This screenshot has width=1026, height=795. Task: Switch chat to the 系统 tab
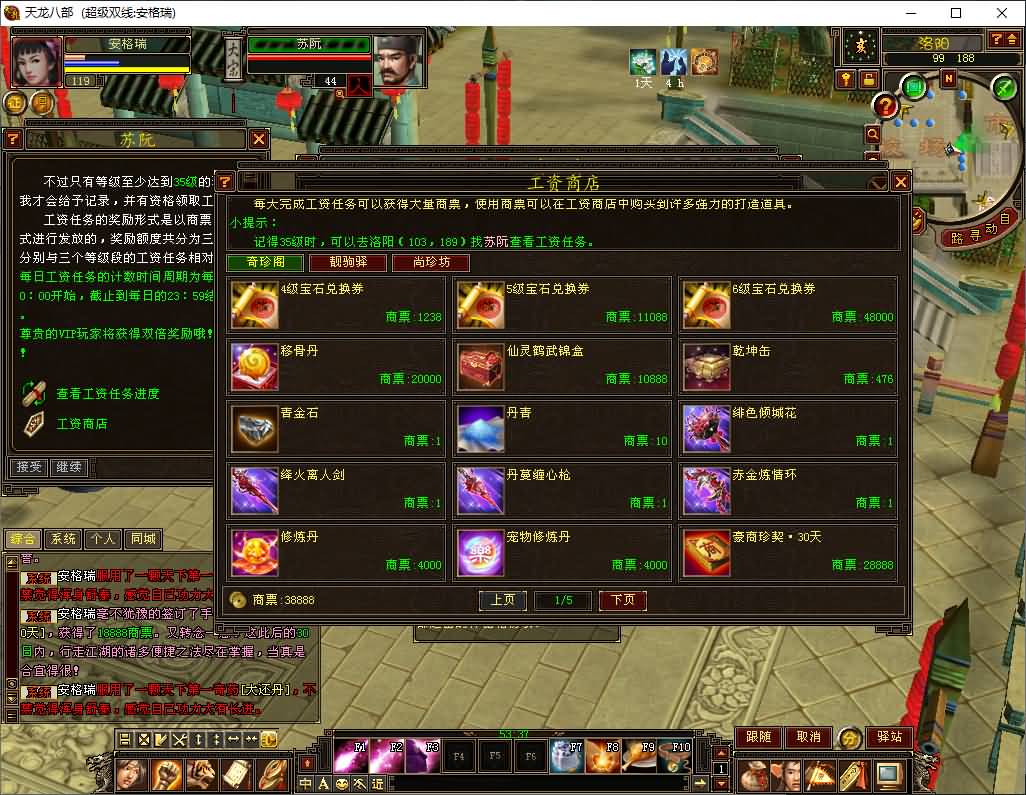(x=63, y=539)
